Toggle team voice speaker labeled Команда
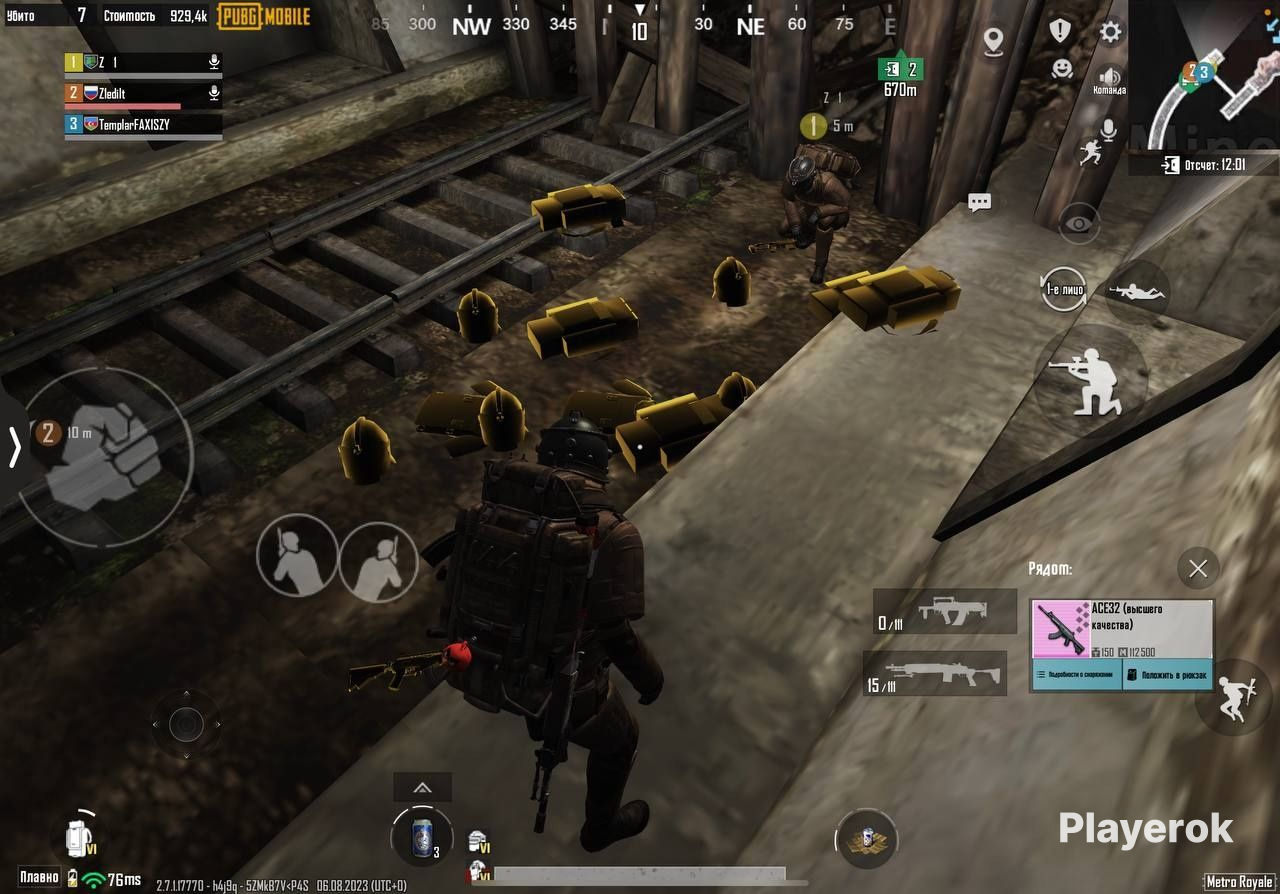The width and height of the screenshot is (1280, 894). pos(1109,78)
